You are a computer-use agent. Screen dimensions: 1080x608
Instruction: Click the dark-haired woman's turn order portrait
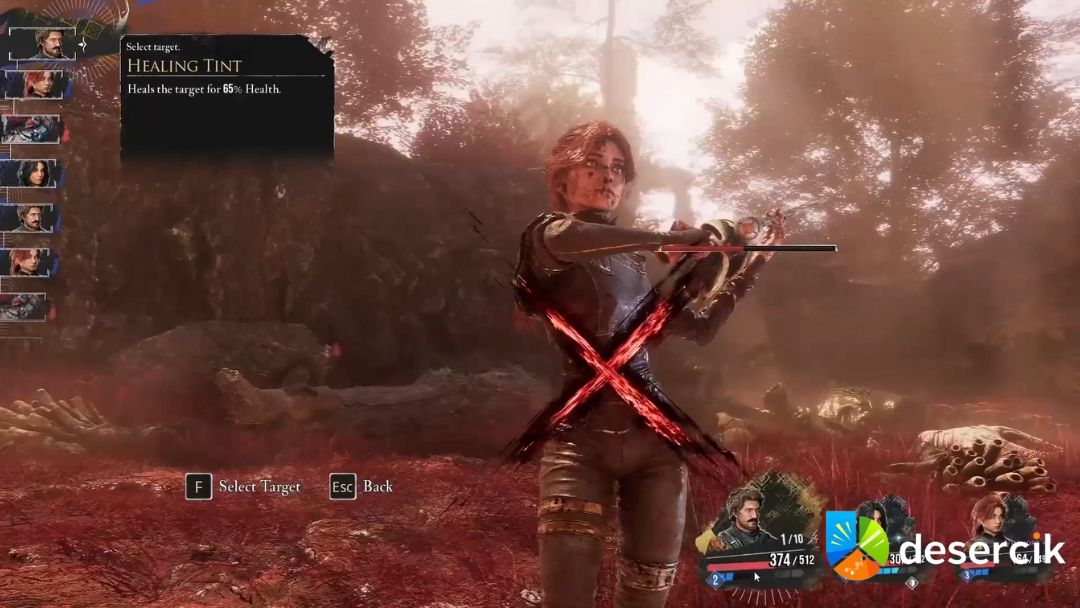point(35,173)
